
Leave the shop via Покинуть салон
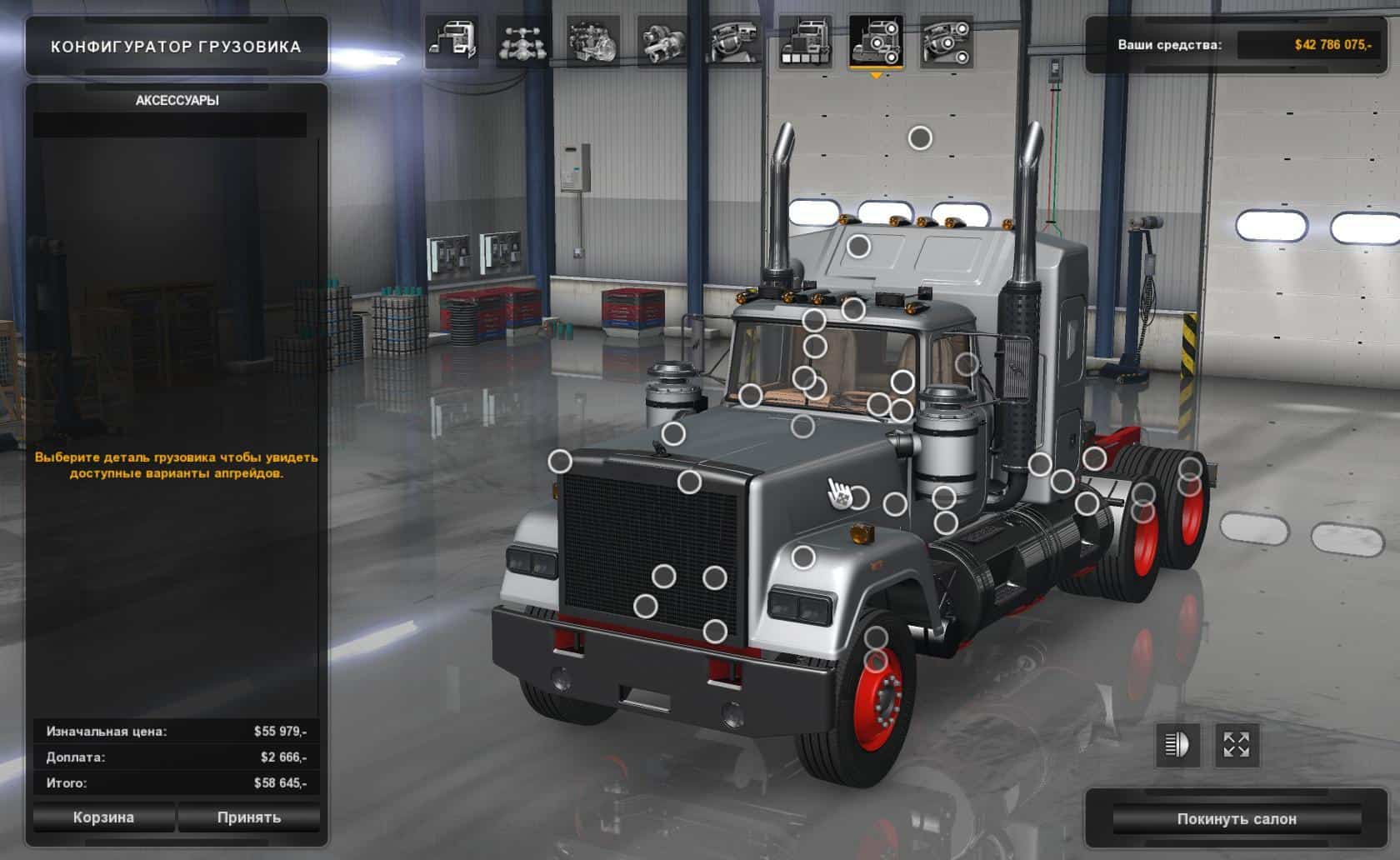click(x=1236, y=819)
